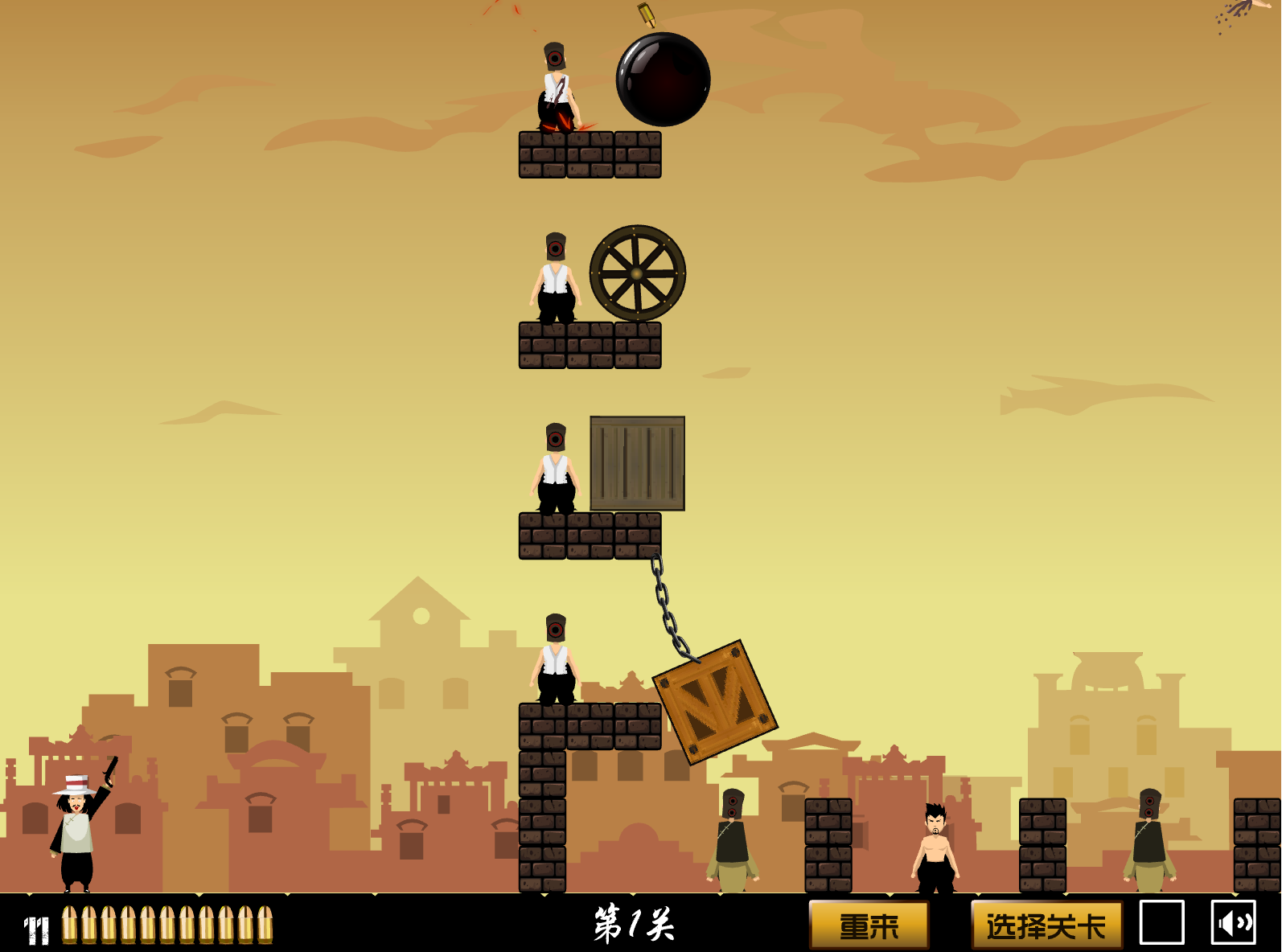Toggle sound with the speaker icon

(x=1233, y=922)
